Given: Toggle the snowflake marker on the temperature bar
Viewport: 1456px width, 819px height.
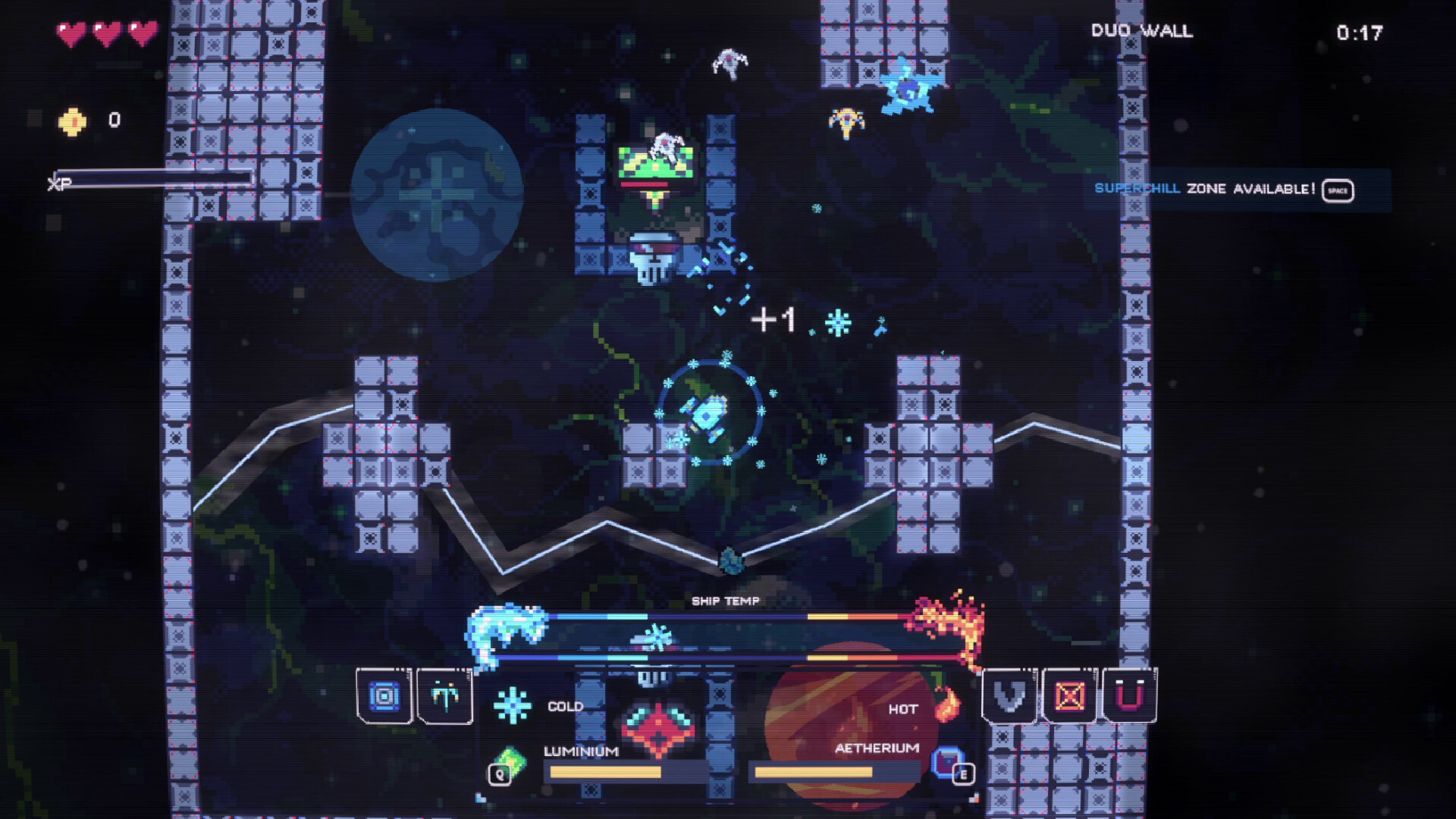Looking at the screenshot, I should pos(656,636).
